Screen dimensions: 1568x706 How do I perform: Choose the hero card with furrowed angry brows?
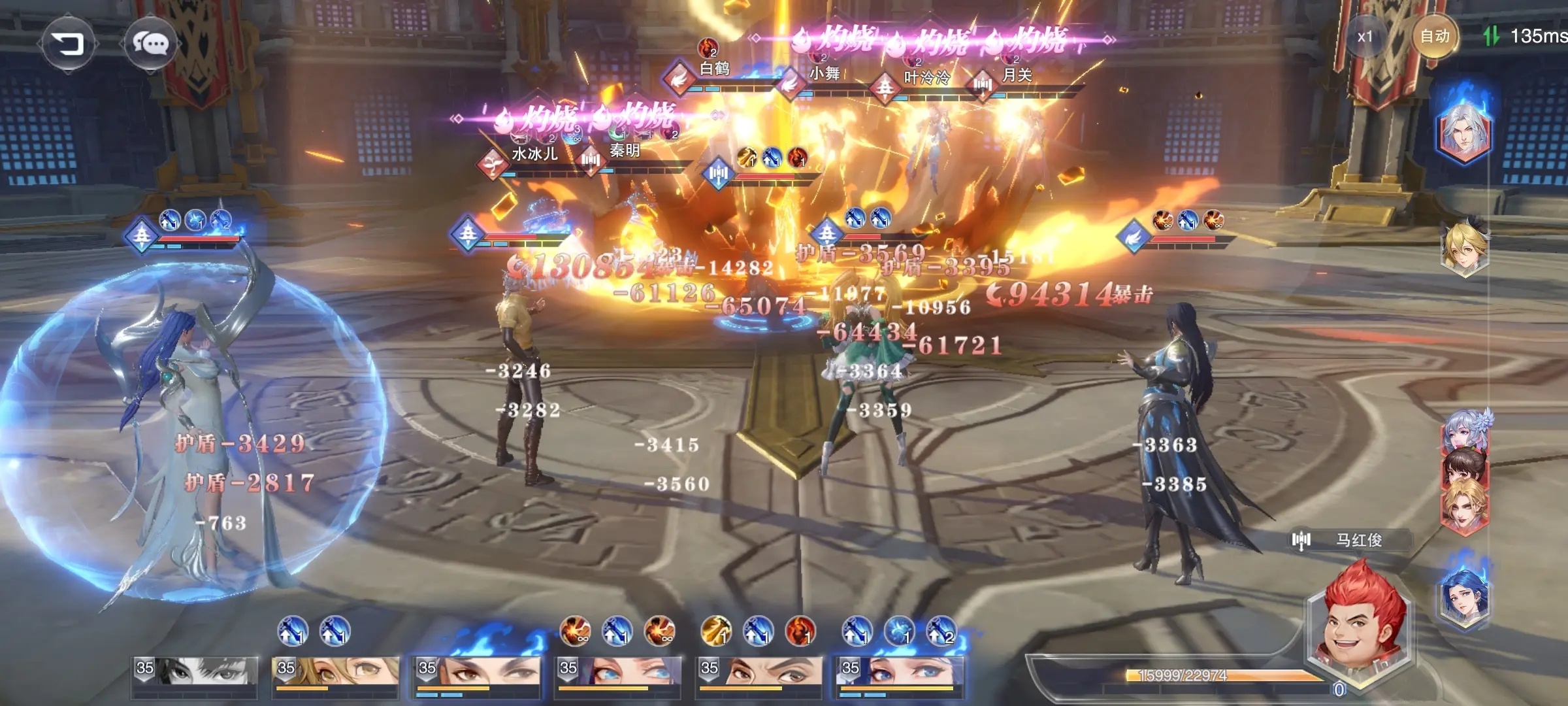(758, 673)
